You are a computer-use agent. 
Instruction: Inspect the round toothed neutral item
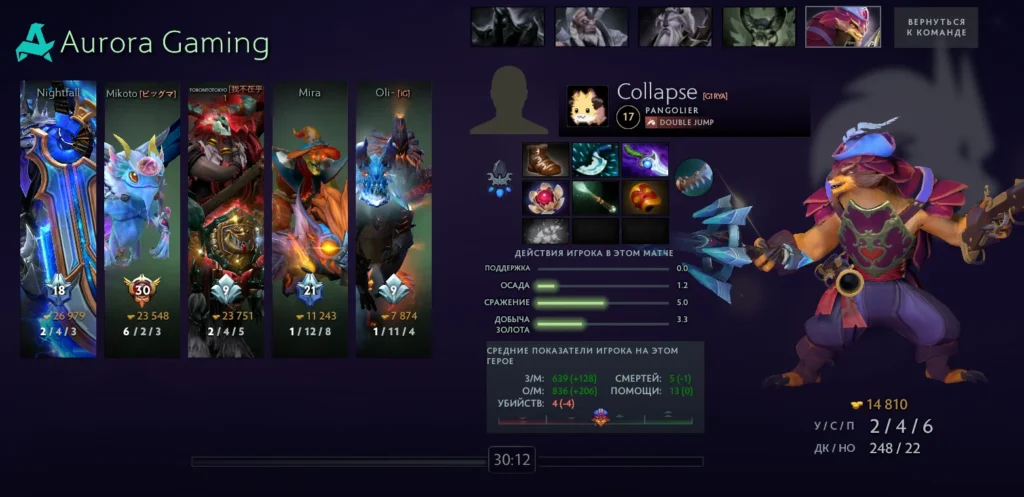coord(692,178)
